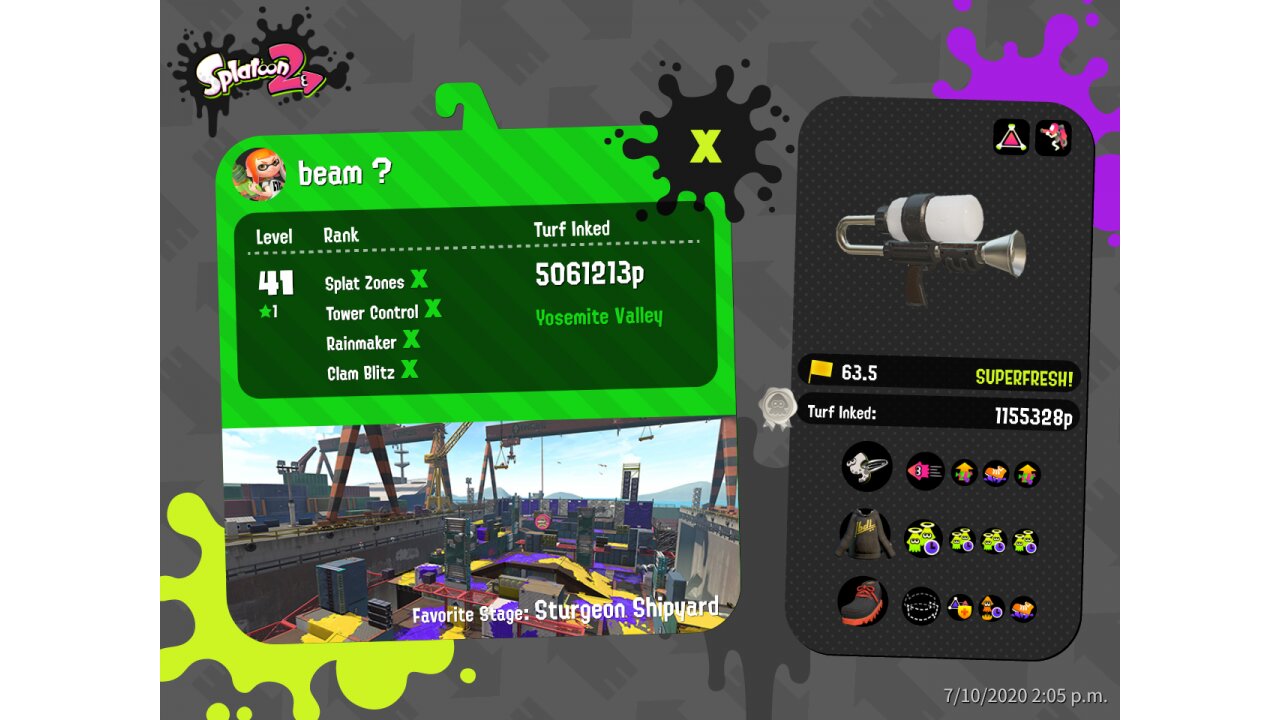The height and width of the screenshot is (720, 1280).
Task: Click the orange-haired Inkling avatar of beam ?
Action: 259,174
